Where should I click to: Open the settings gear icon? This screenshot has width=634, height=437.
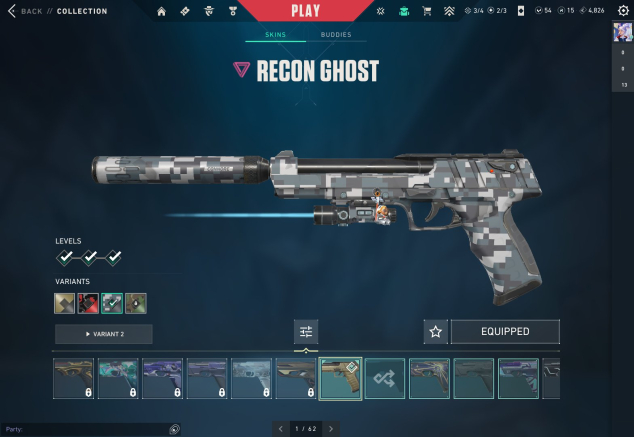[x=623, y=11]
